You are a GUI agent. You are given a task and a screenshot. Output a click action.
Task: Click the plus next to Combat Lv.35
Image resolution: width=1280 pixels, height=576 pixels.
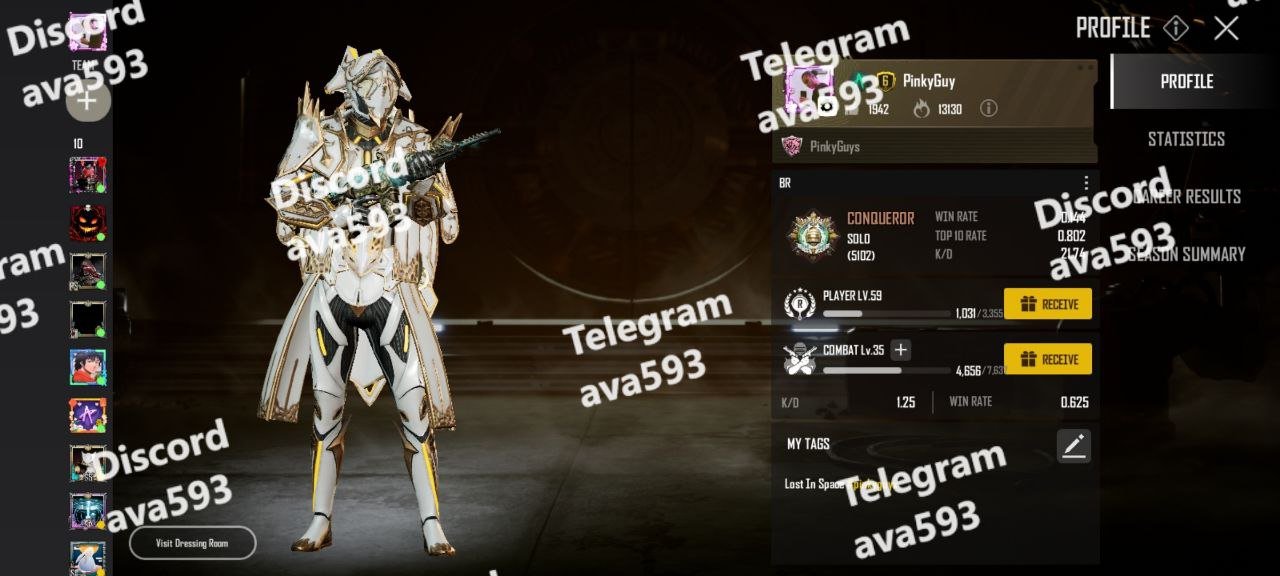coord(901,350)
